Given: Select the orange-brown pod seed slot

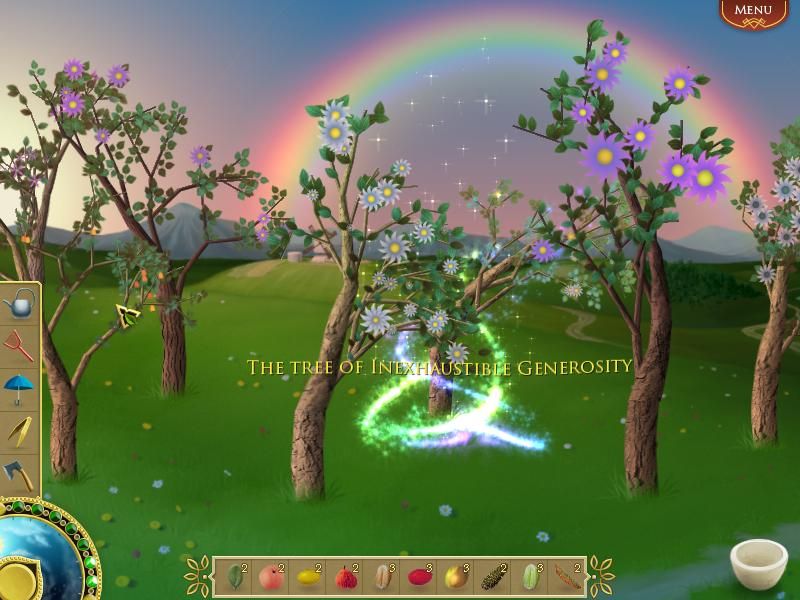Looking at the screenshot, I should coord(566,577).
